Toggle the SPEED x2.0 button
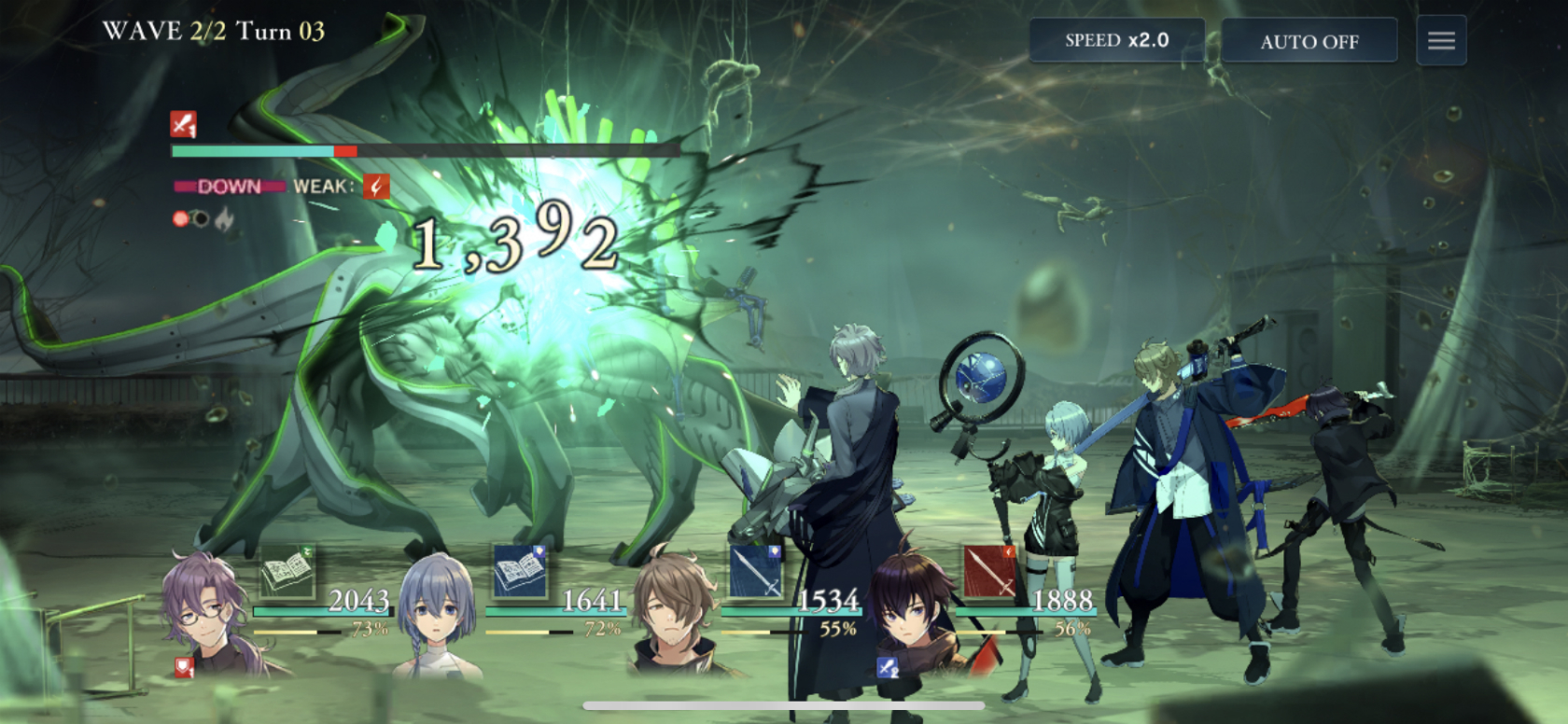Screen dimensions: 1568x724 coord(1116,41)
